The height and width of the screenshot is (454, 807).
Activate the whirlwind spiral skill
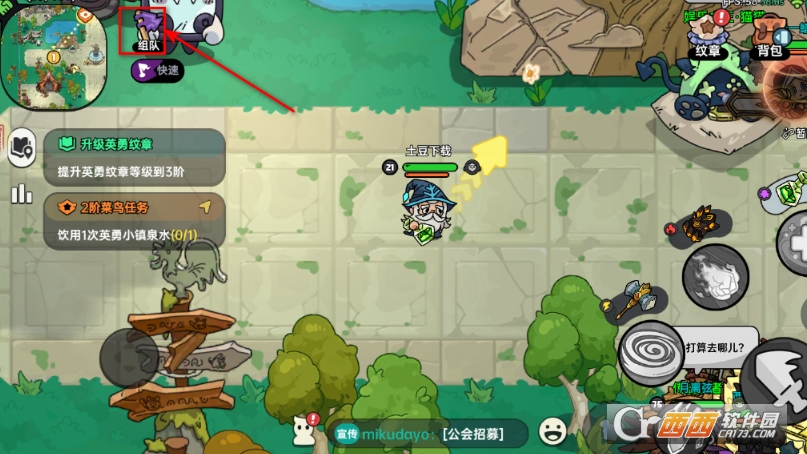(x=650, y=351)
